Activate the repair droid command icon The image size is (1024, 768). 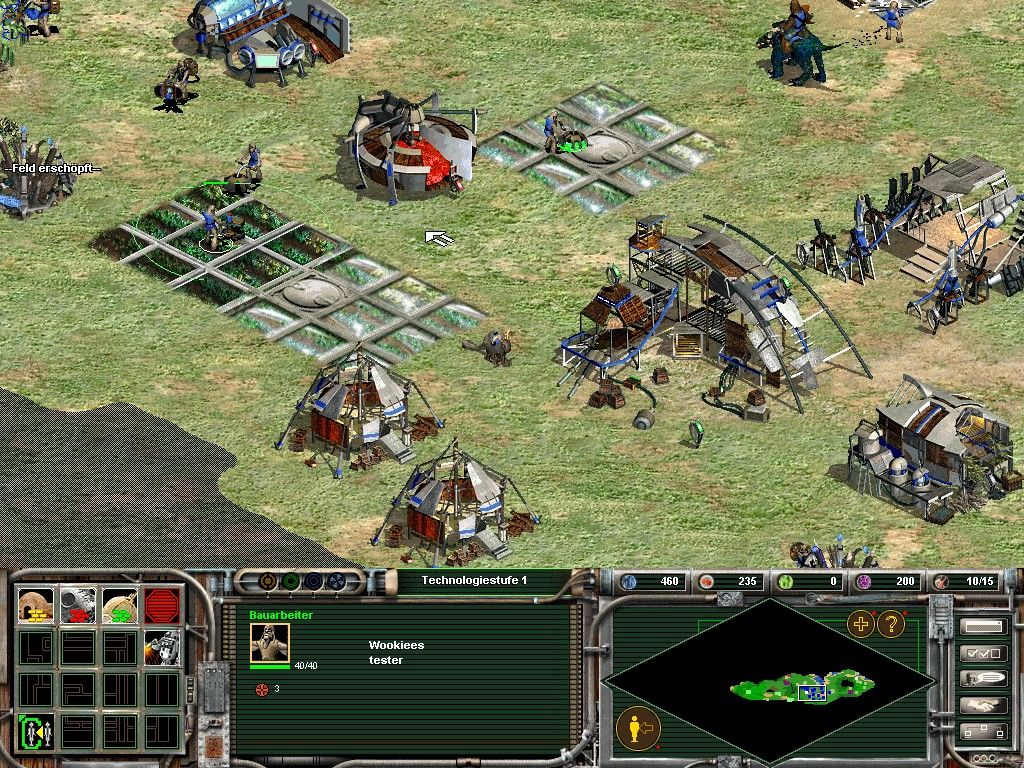point(162,647)
